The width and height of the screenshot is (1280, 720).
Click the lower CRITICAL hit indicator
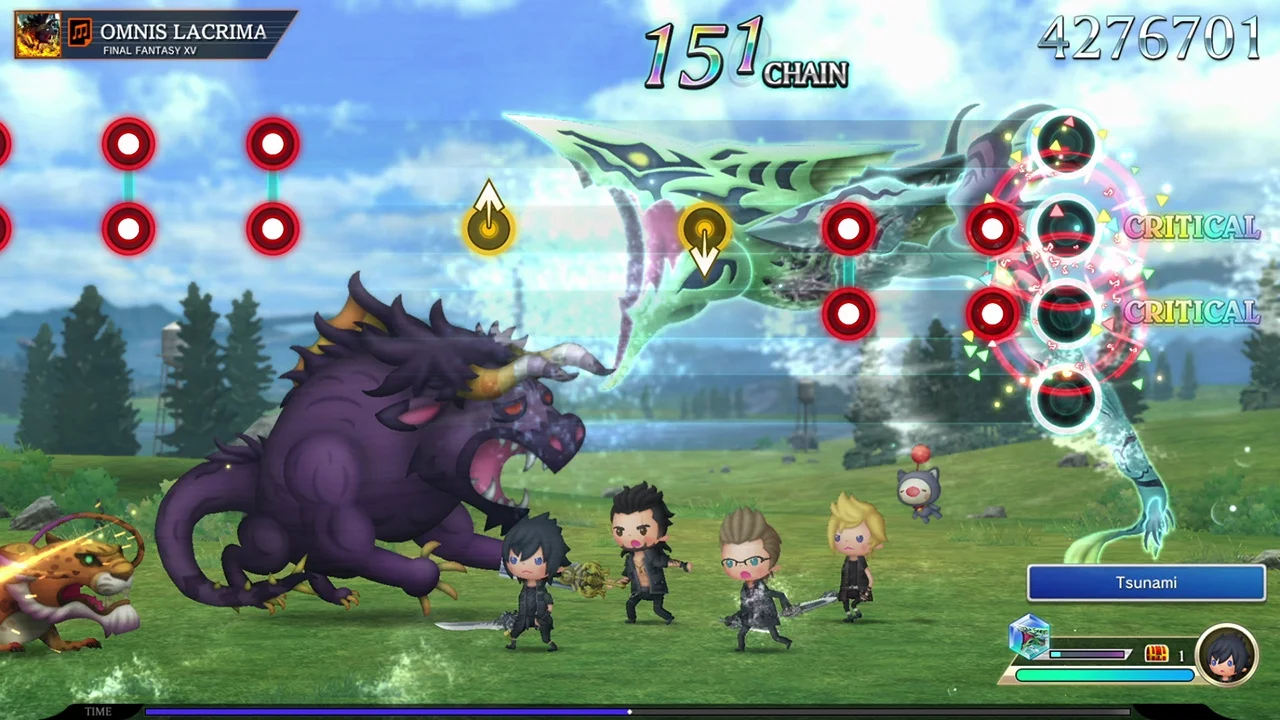click(1191, 312)
